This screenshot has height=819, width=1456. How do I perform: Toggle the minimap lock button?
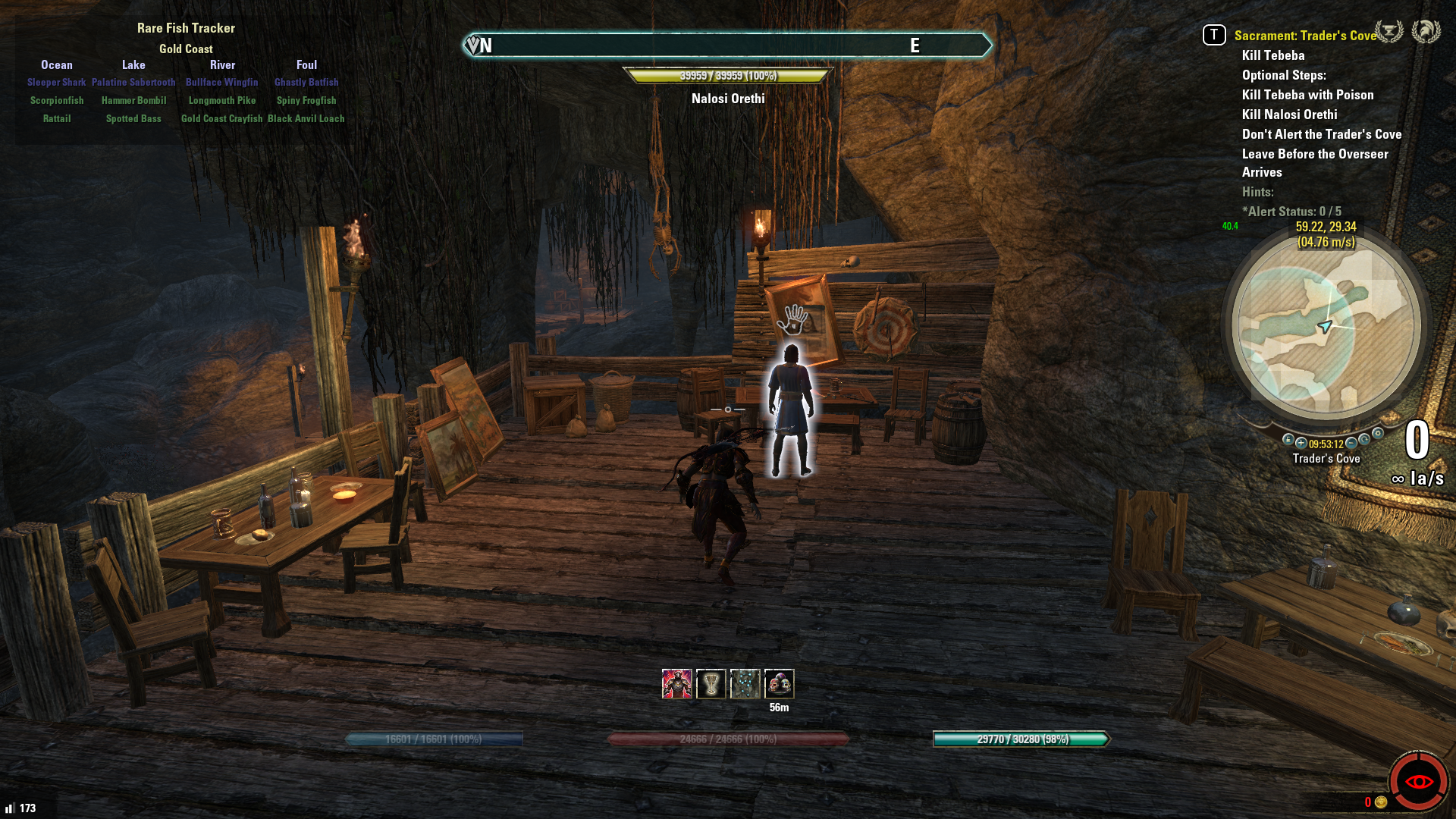click(1288, 440)
